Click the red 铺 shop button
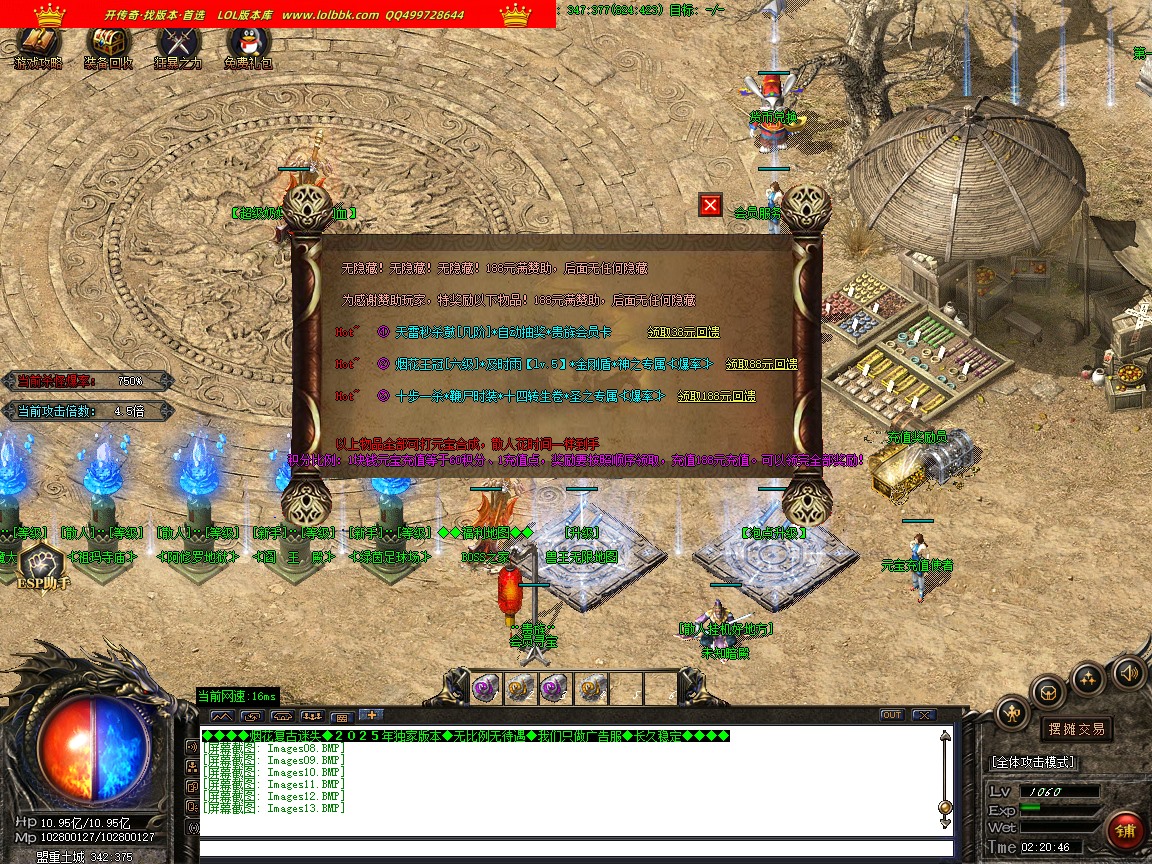The image size is (1152, 864). tap(1126, 831)
